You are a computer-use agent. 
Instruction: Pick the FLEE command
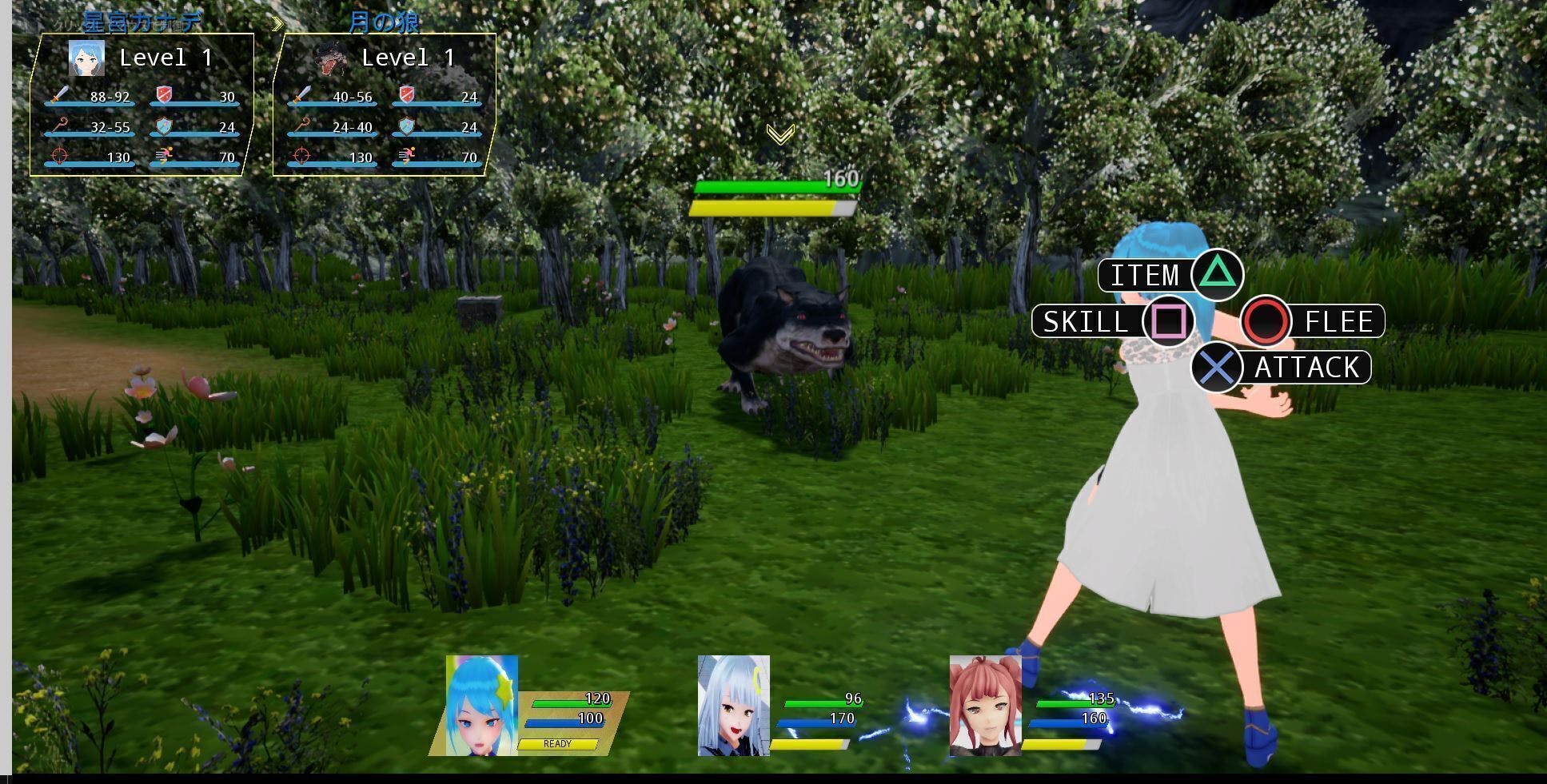pyautogui.click(x=1313, y=321)
